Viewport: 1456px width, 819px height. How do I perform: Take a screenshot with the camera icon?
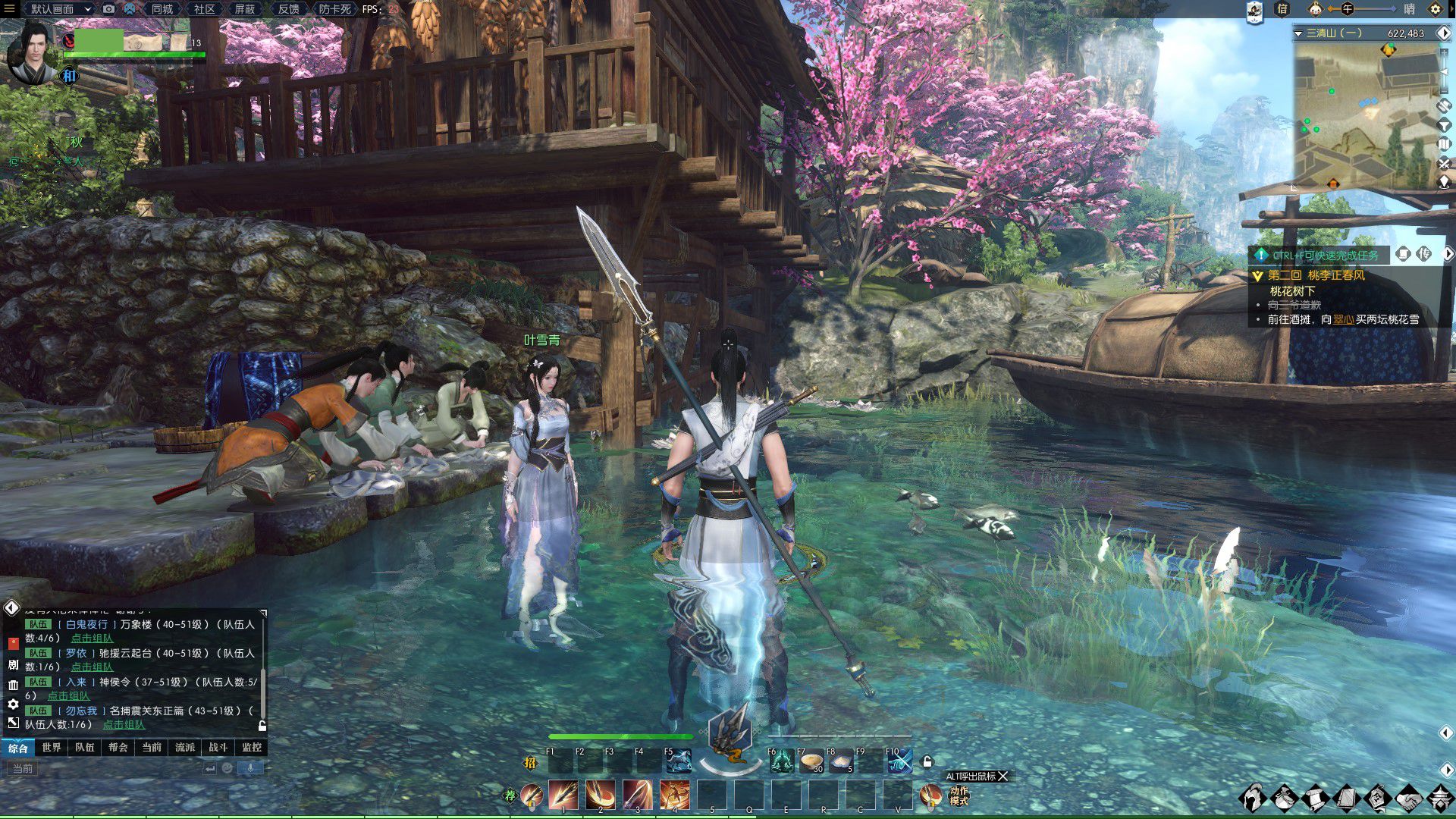[109, 9]
